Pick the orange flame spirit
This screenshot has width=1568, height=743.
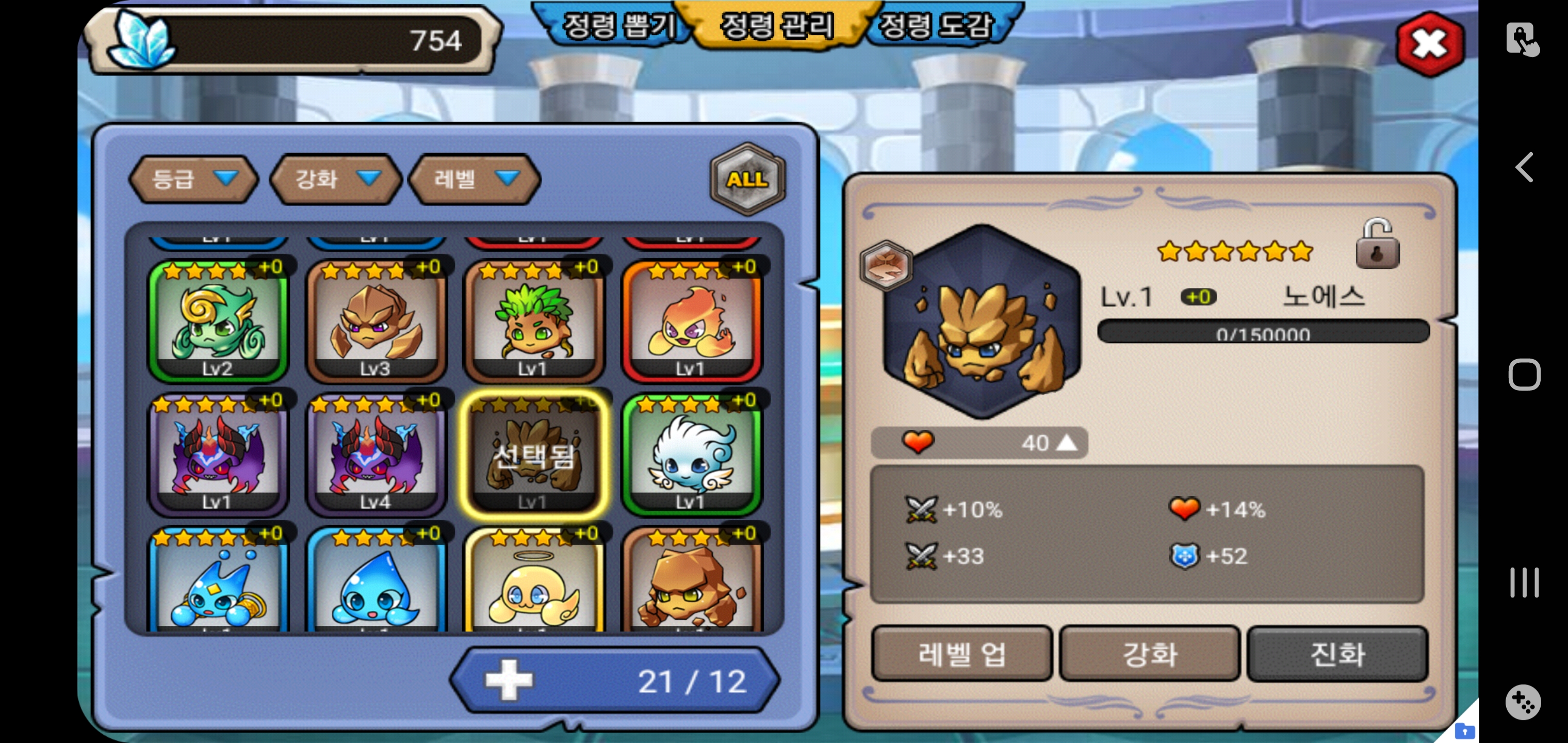click(691, 321)
